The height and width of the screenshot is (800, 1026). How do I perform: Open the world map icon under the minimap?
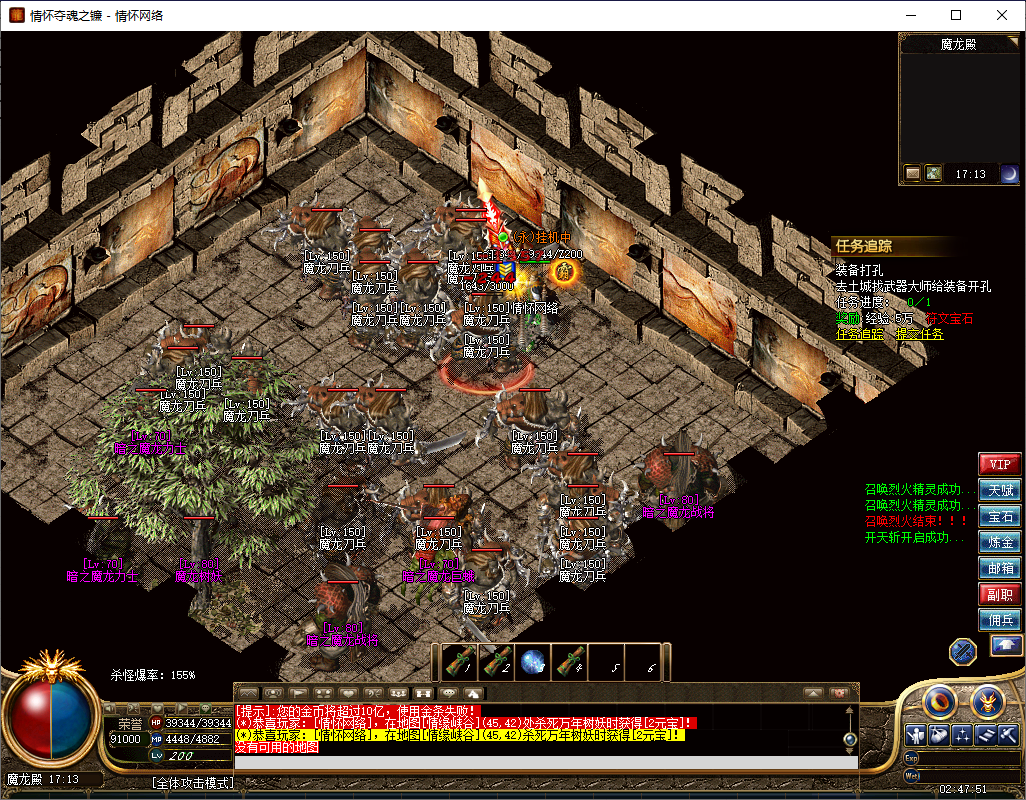tap(933, 174)
